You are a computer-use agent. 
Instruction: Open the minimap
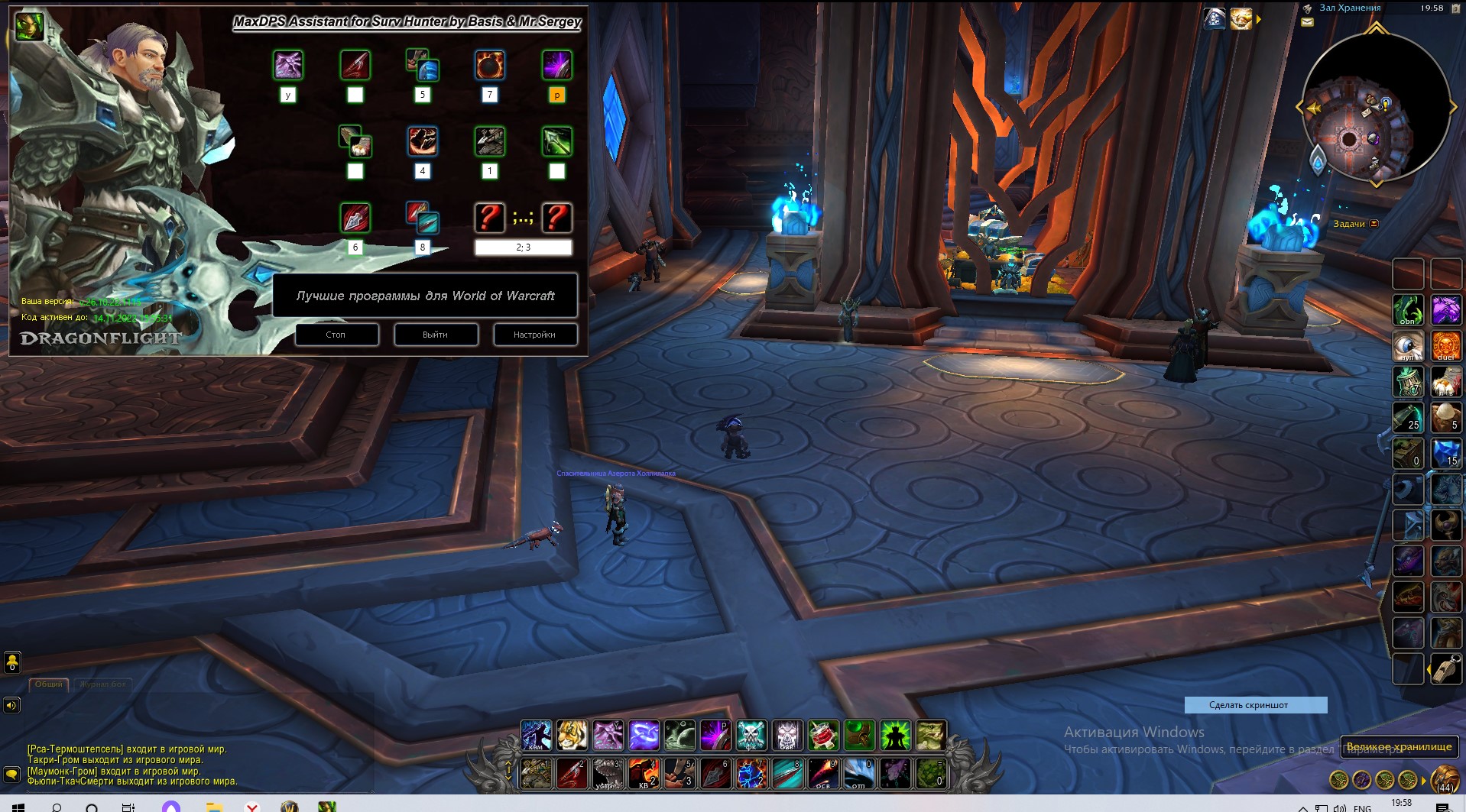coord(1375,107)
